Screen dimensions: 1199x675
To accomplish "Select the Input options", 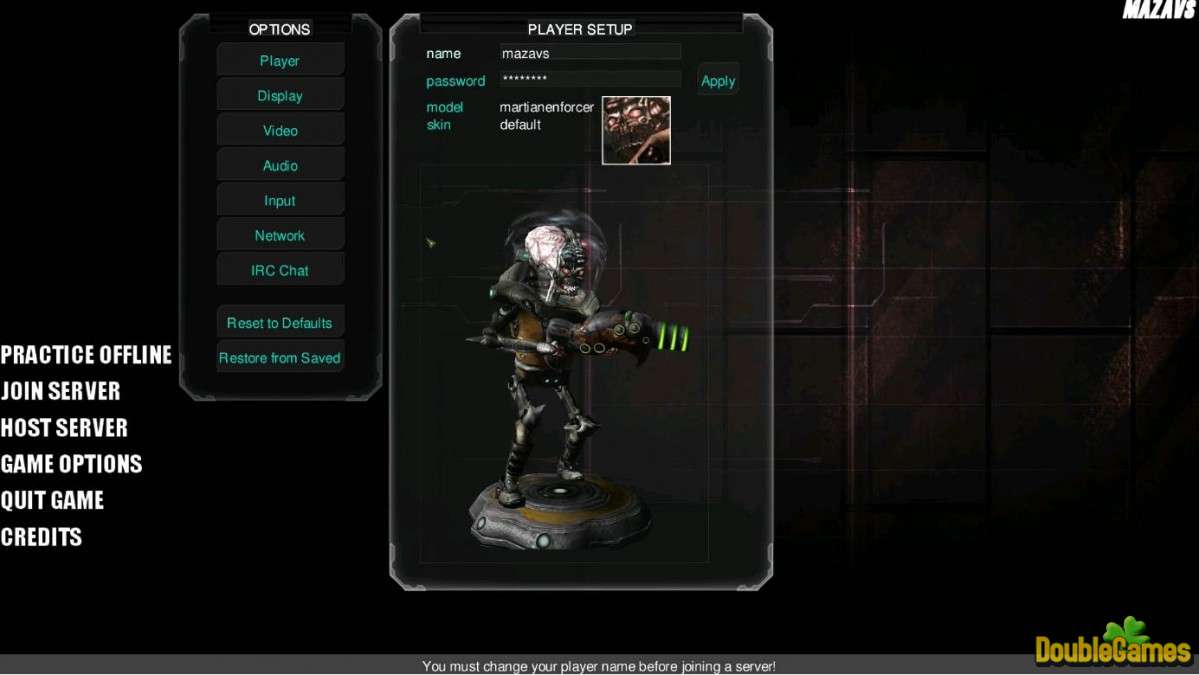I will 280,201.
